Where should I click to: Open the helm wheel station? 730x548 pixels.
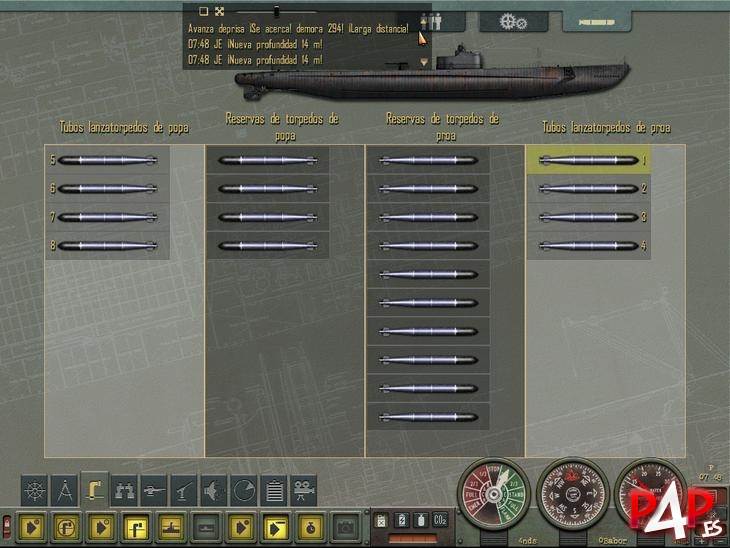pyautogui.click(x=35, y=489)
